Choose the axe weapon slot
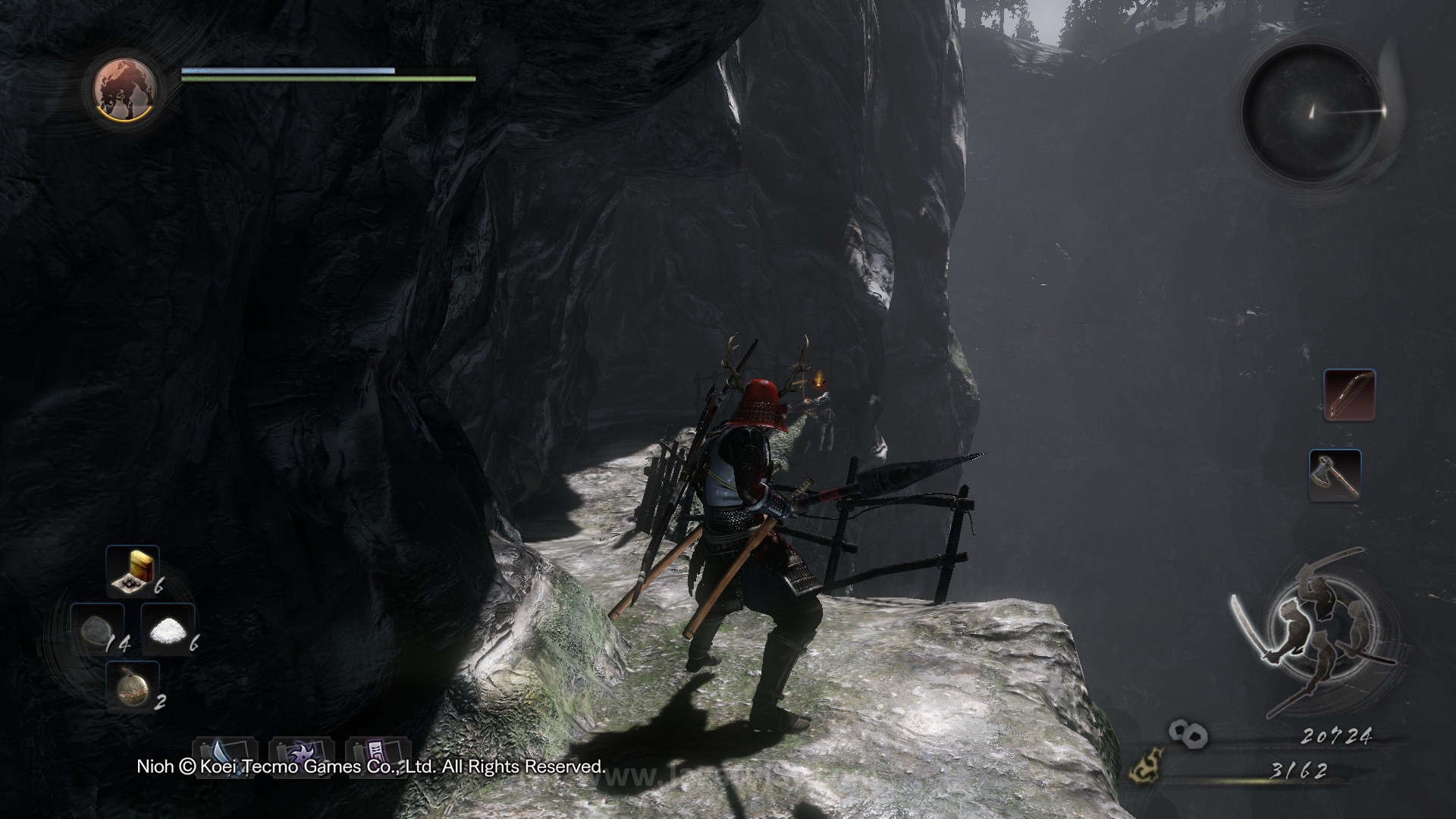This screenshot has width=1456, height=819. 1335,475
